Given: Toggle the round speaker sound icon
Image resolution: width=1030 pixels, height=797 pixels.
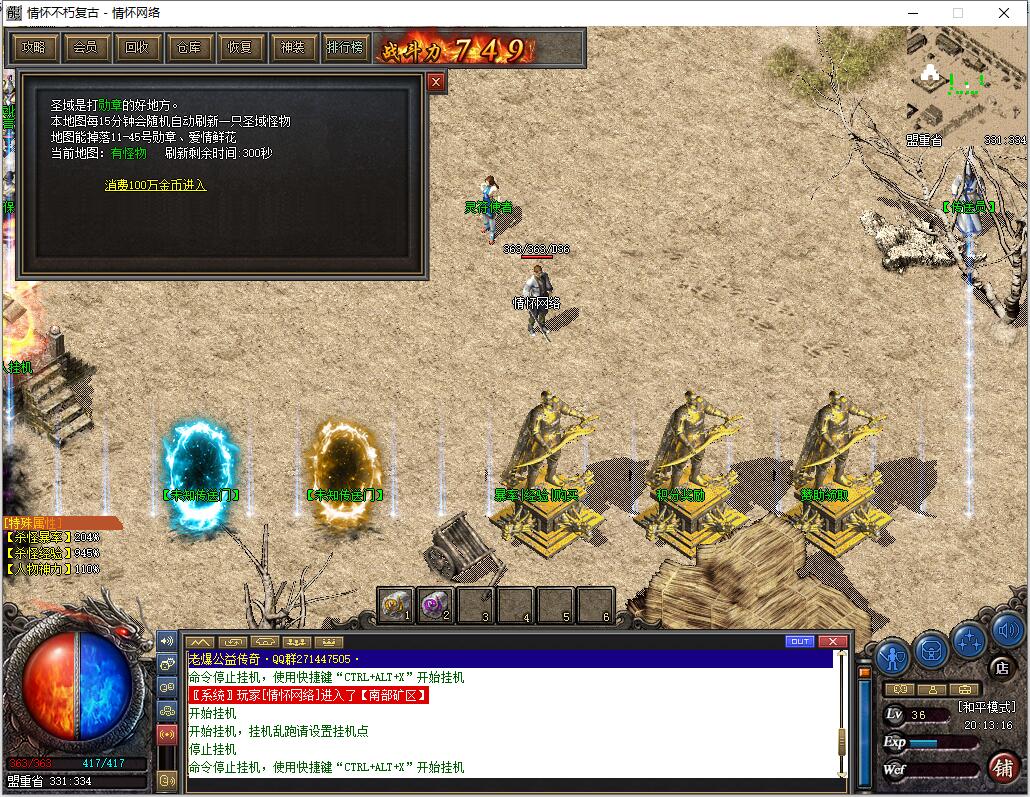Looking at the screenshot, I should pos(1007,631).
